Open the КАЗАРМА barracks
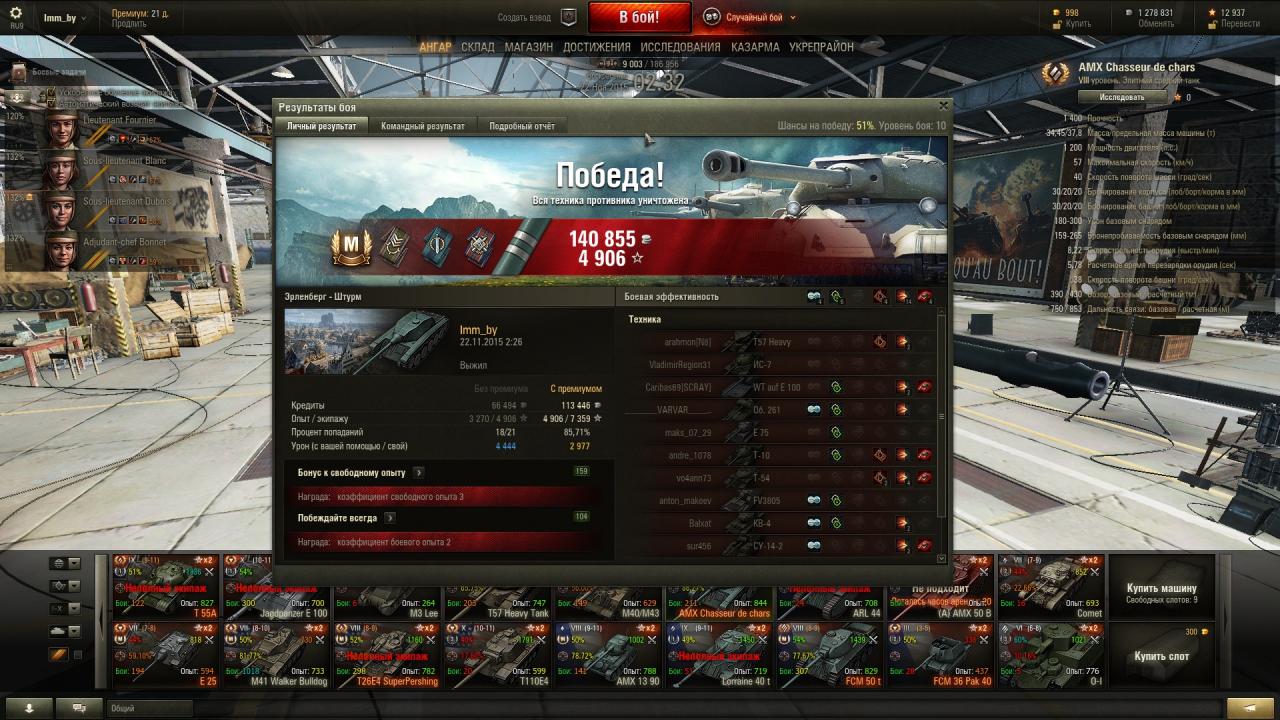 click(x=755, y=47)
